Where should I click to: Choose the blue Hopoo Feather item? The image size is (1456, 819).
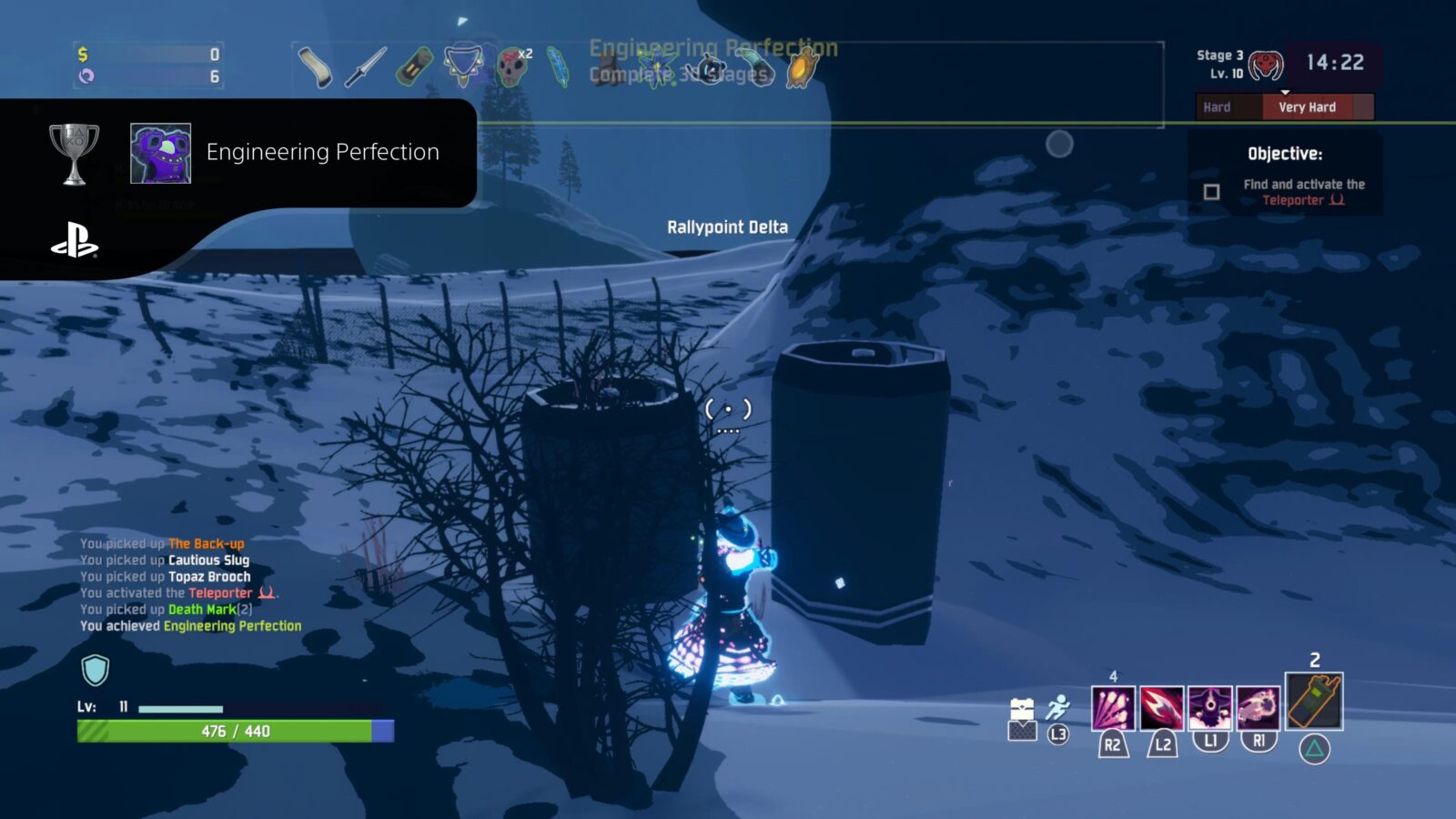tap(557, 66)
